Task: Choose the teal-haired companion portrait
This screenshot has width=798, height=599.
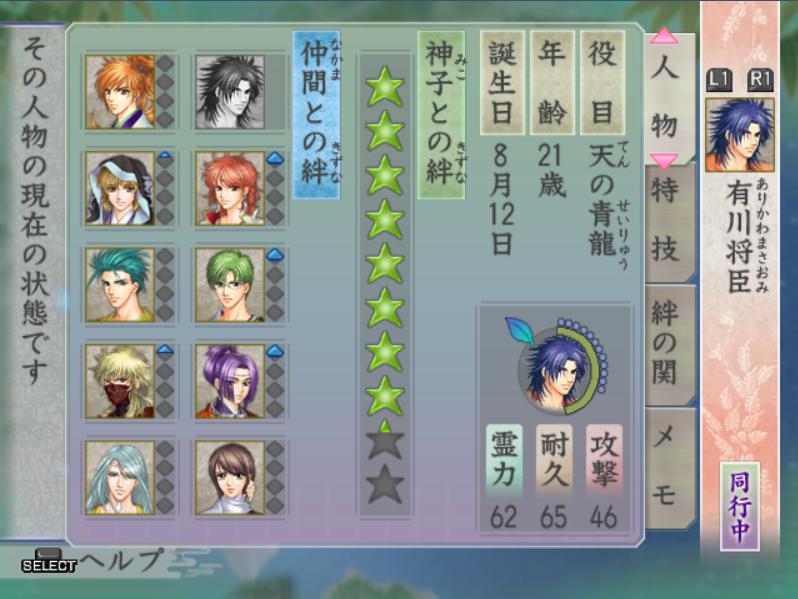Action: point(120,285)
